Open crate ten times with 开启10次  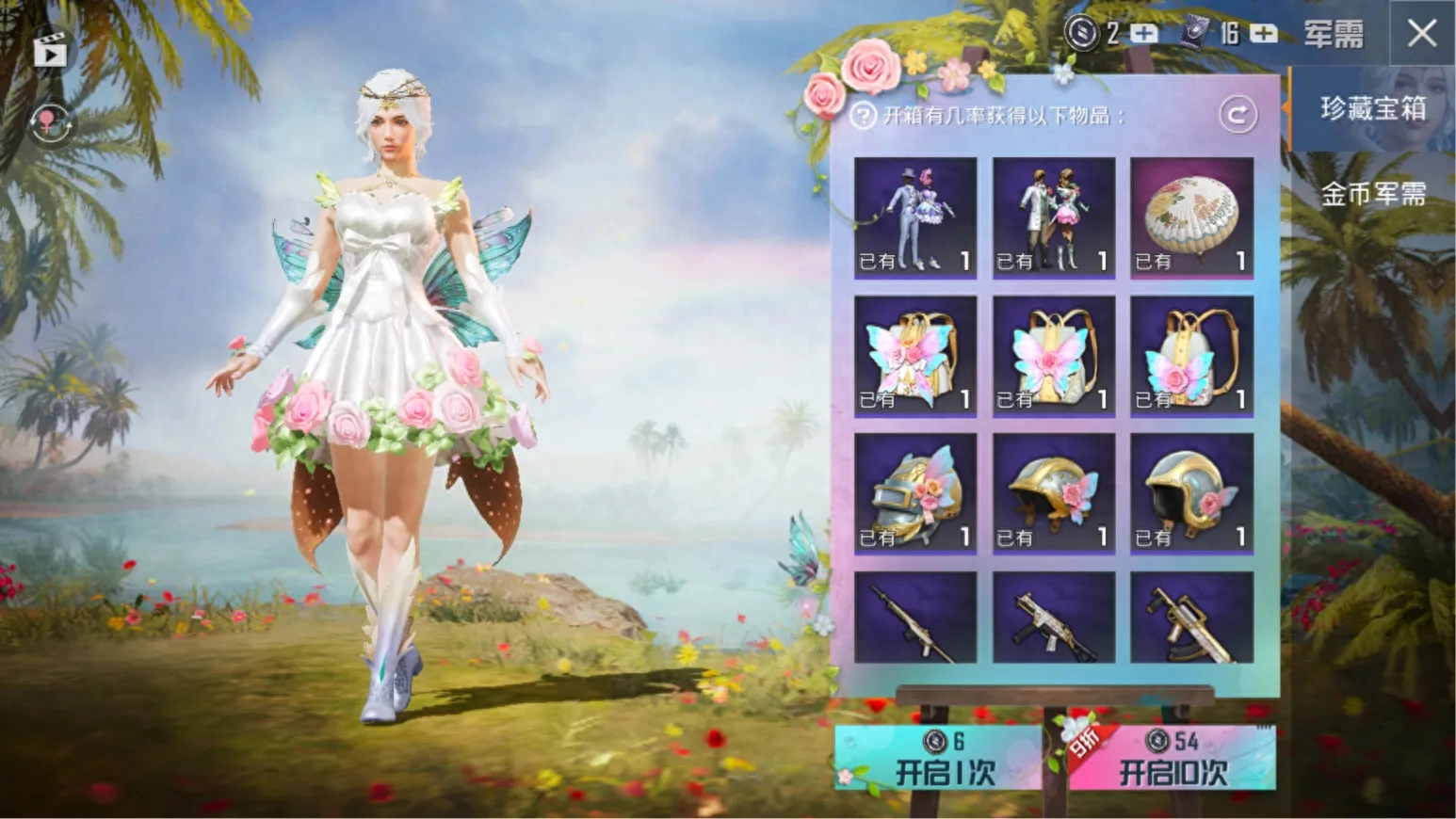coord(1173,759)
